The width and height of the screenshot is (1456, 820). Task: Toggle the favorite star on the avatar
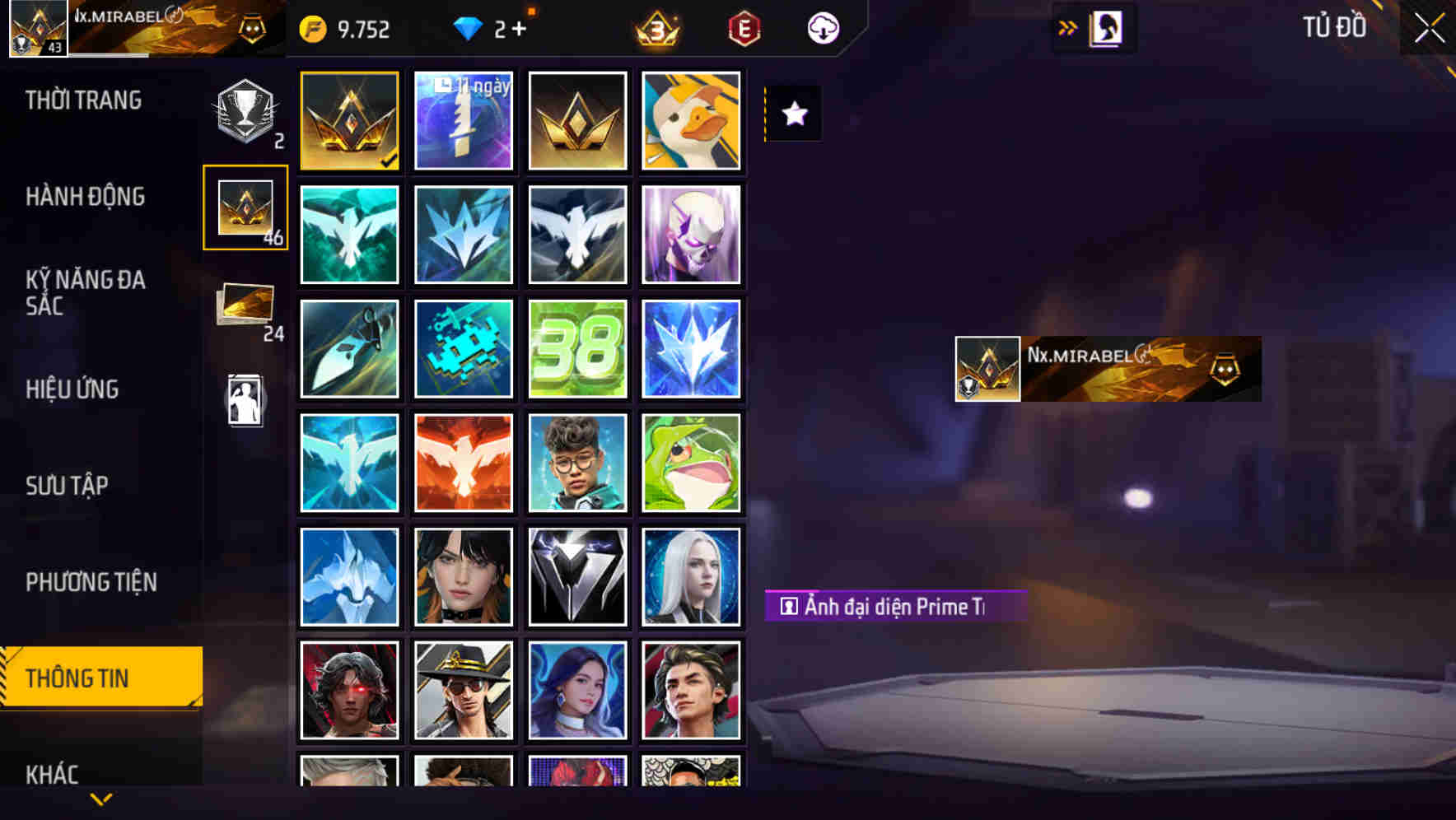[793, 114]
